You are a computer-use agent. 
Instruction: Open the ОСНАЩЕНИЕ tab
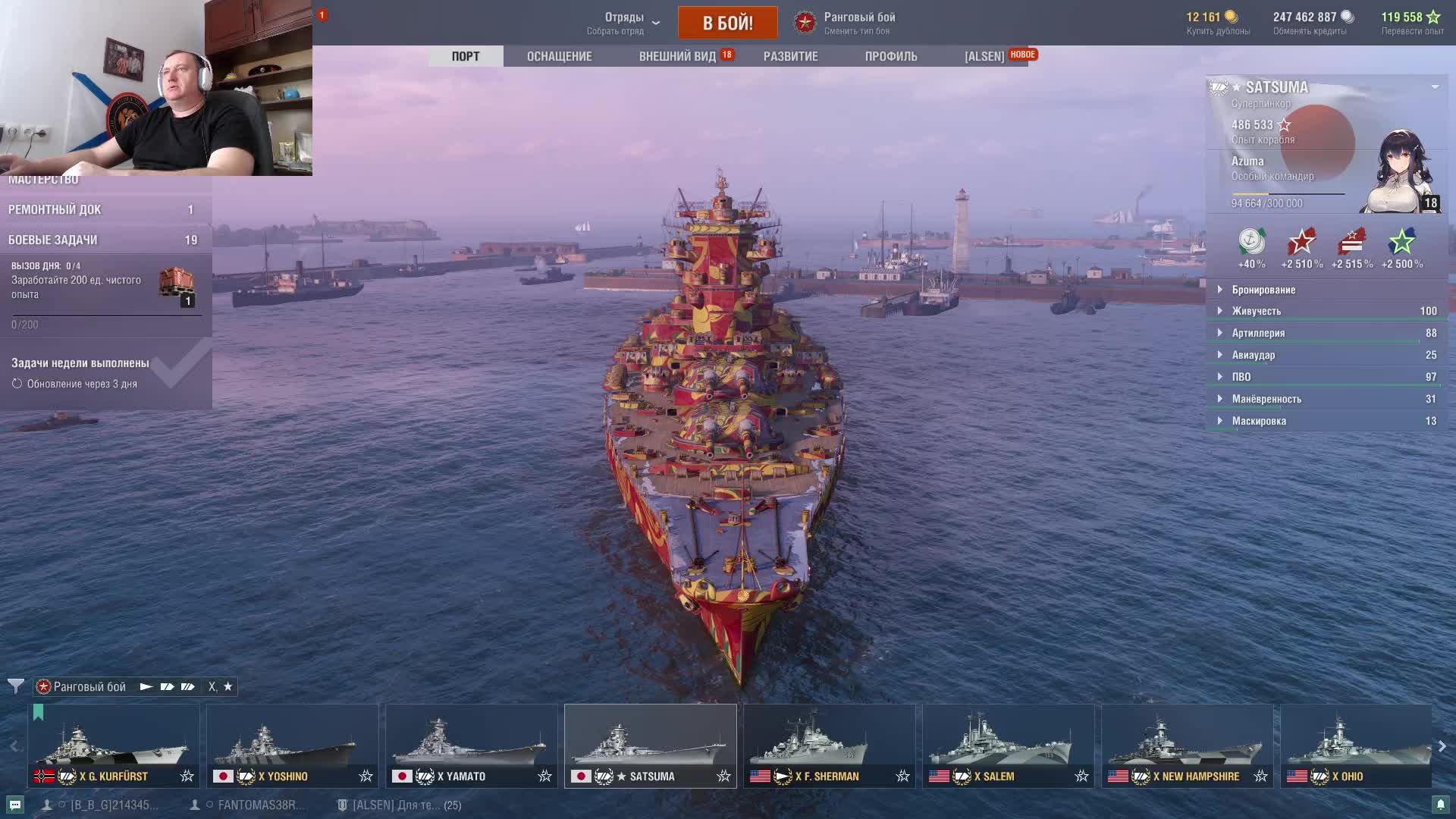click(x=559, y=56)
